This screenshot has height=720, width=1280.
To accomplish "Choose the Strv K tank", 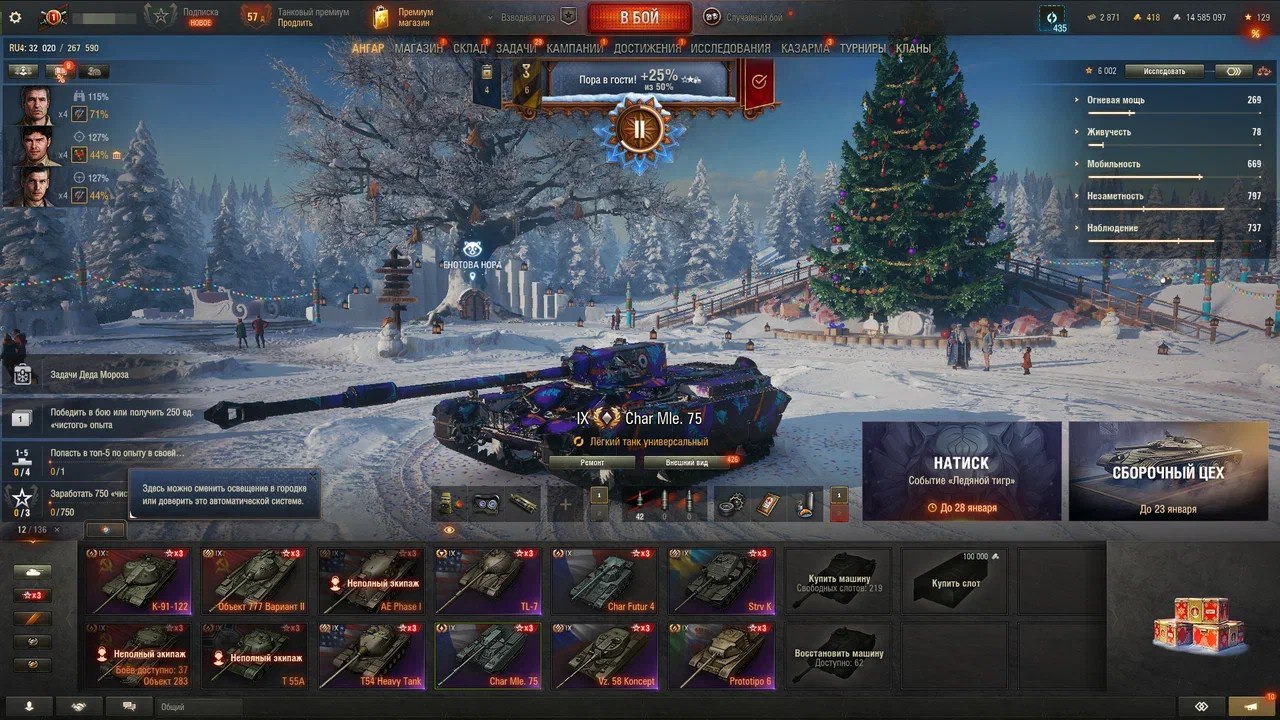I will 721,582.
